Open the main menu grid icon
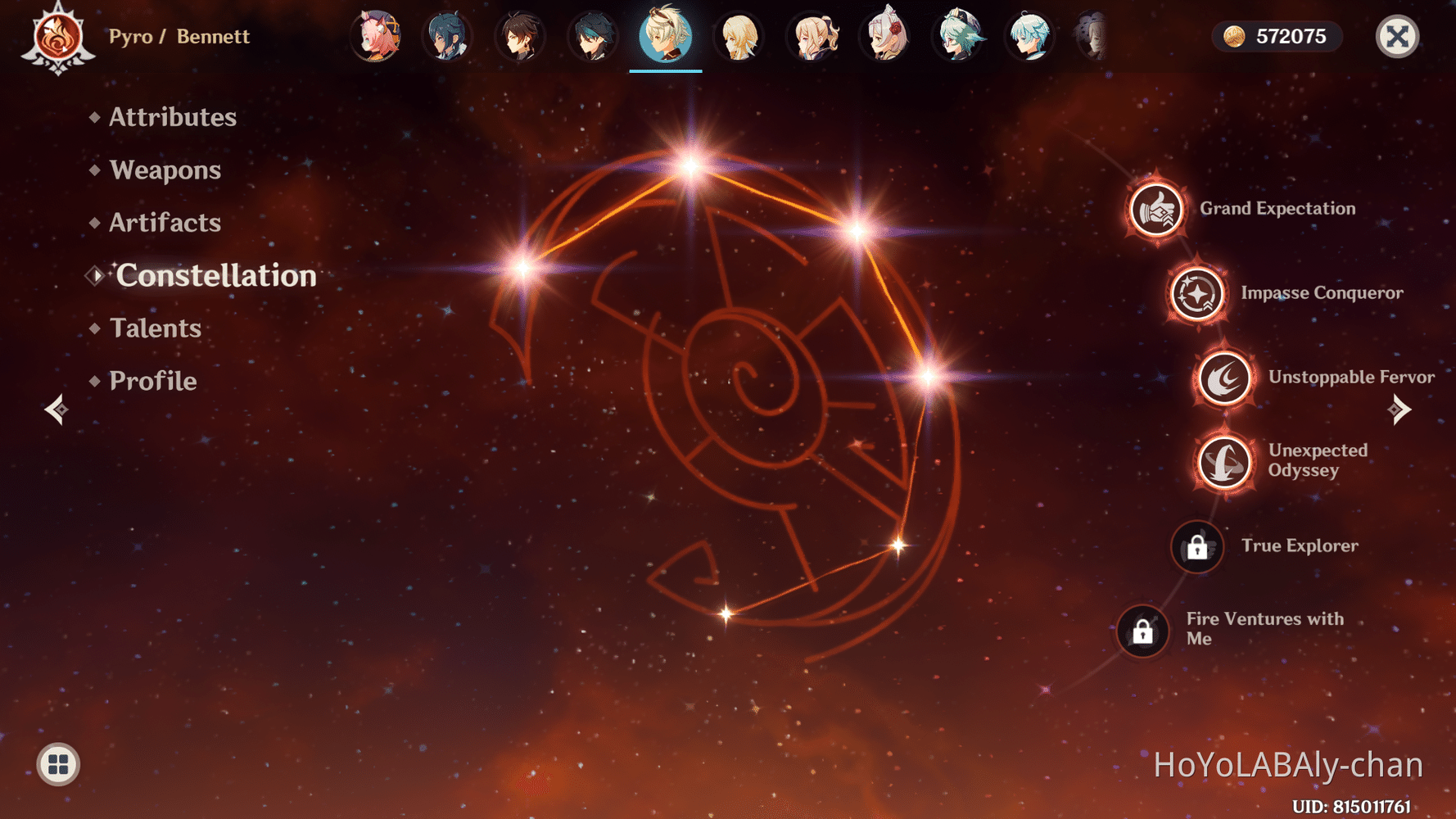The image size is (1456, 819). click(x=57, y=763)
